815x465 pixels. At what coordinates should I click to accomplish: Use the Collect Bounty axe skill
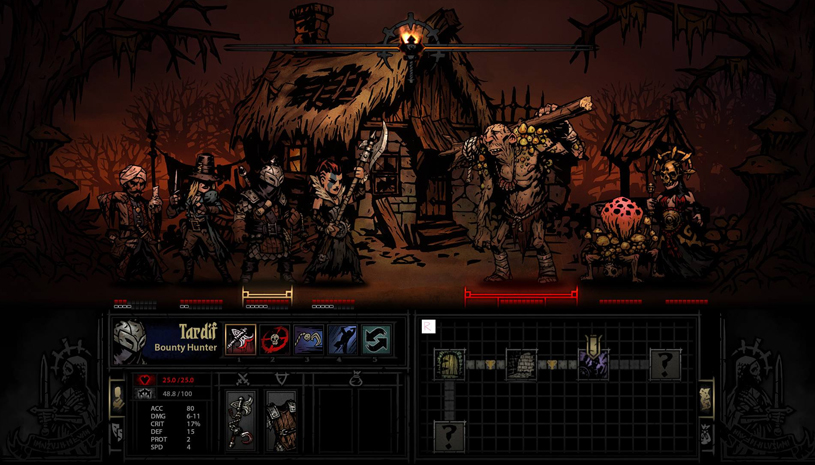(x=241, y=340)
